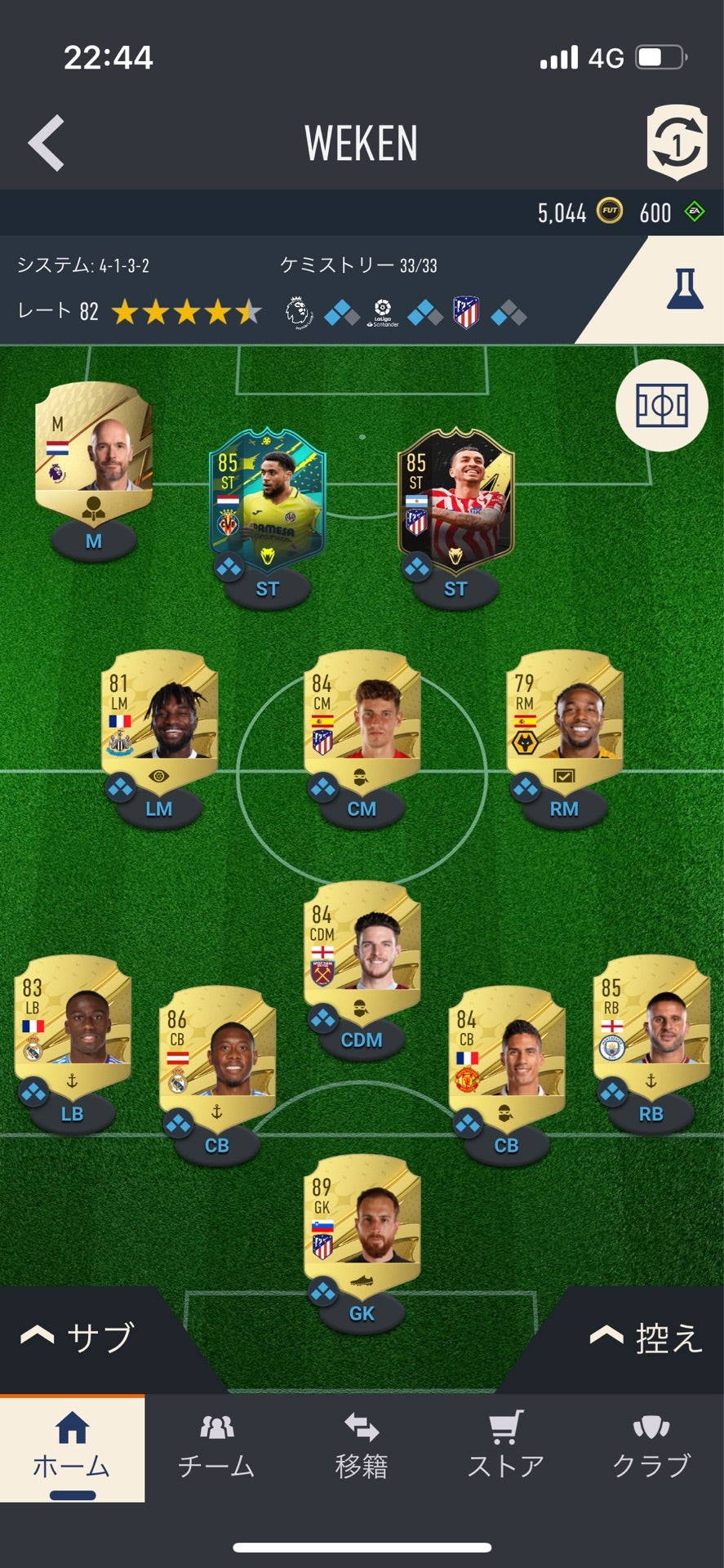Open the squad swap icon in header
Image resolution: width=724 pixels, height=1568 pixels.
click(676, 143)
